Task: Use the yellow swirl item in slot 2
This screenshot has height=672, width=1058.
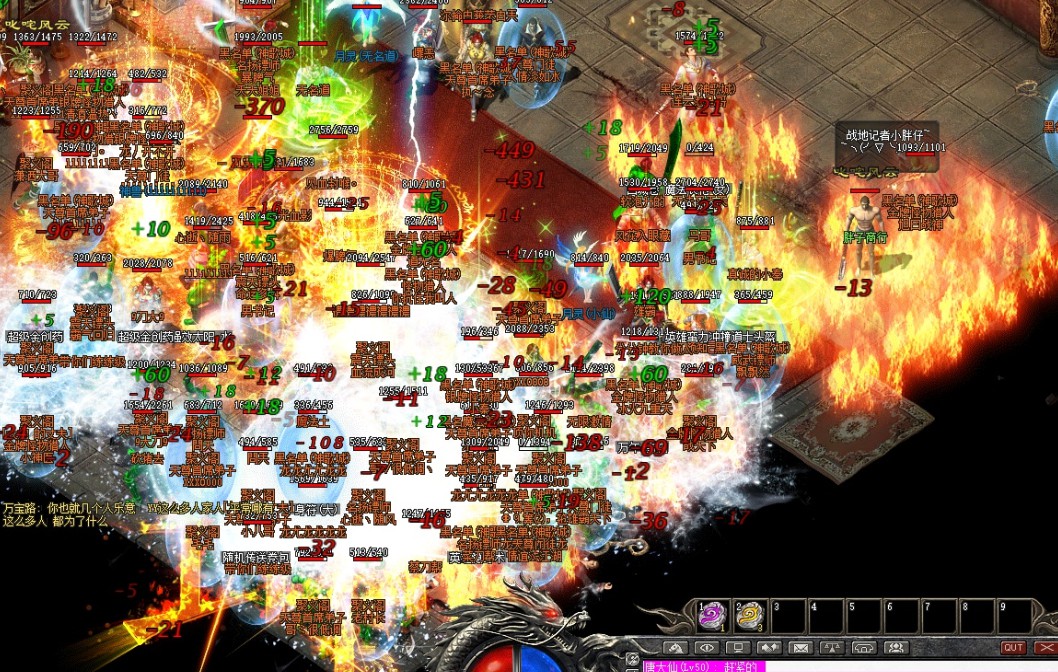Action: point(751,615)
